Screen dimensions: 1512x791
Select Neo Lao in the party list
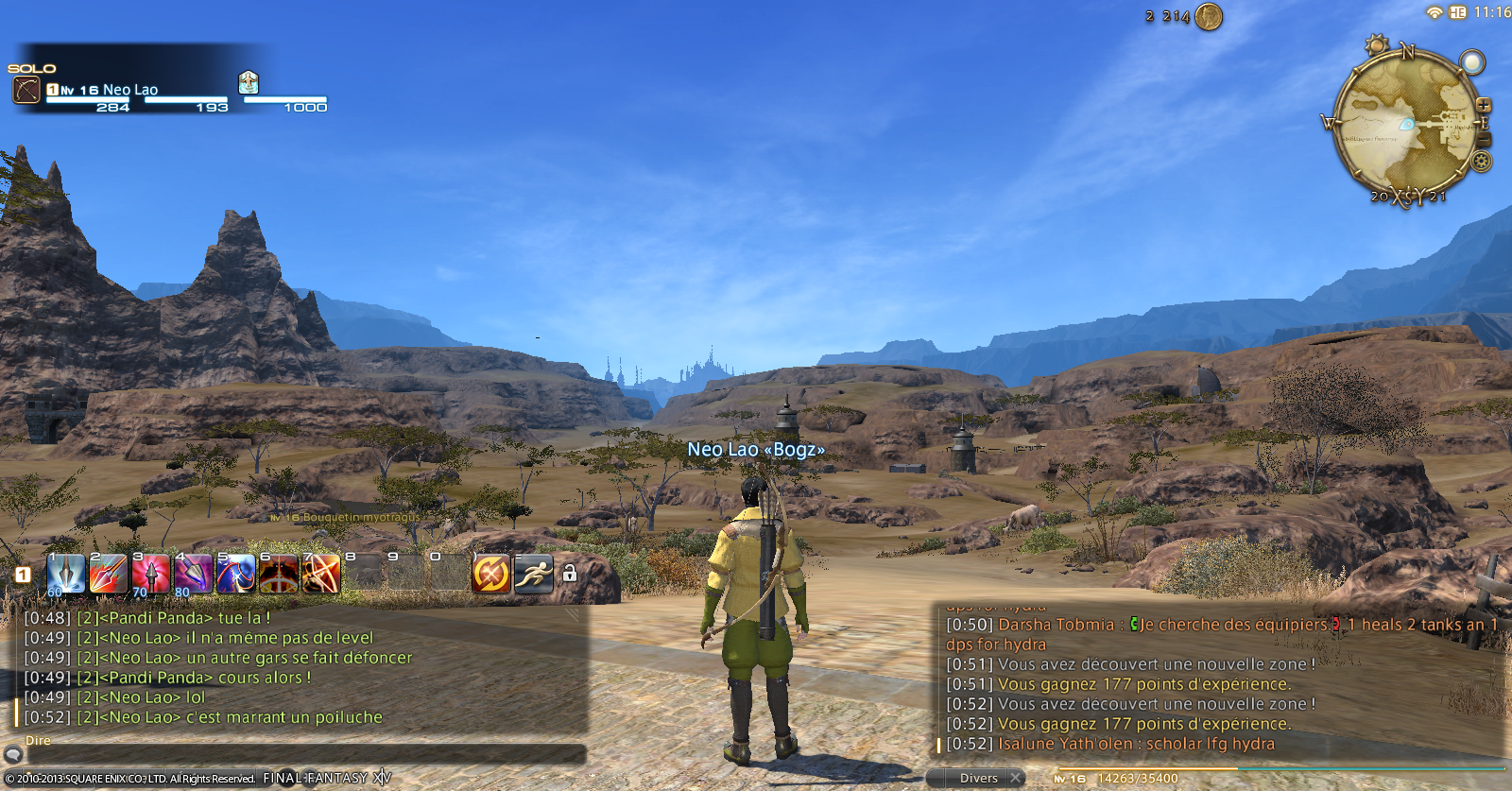(x=129, y=90)
